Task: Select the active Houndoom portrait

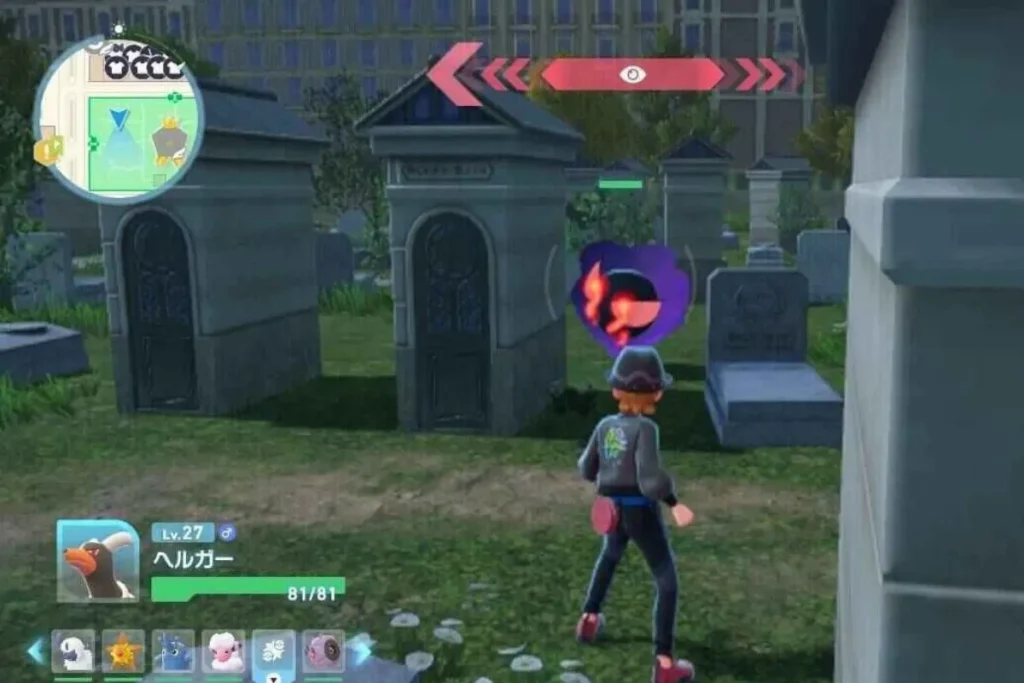Action: [x=97, y=560]
